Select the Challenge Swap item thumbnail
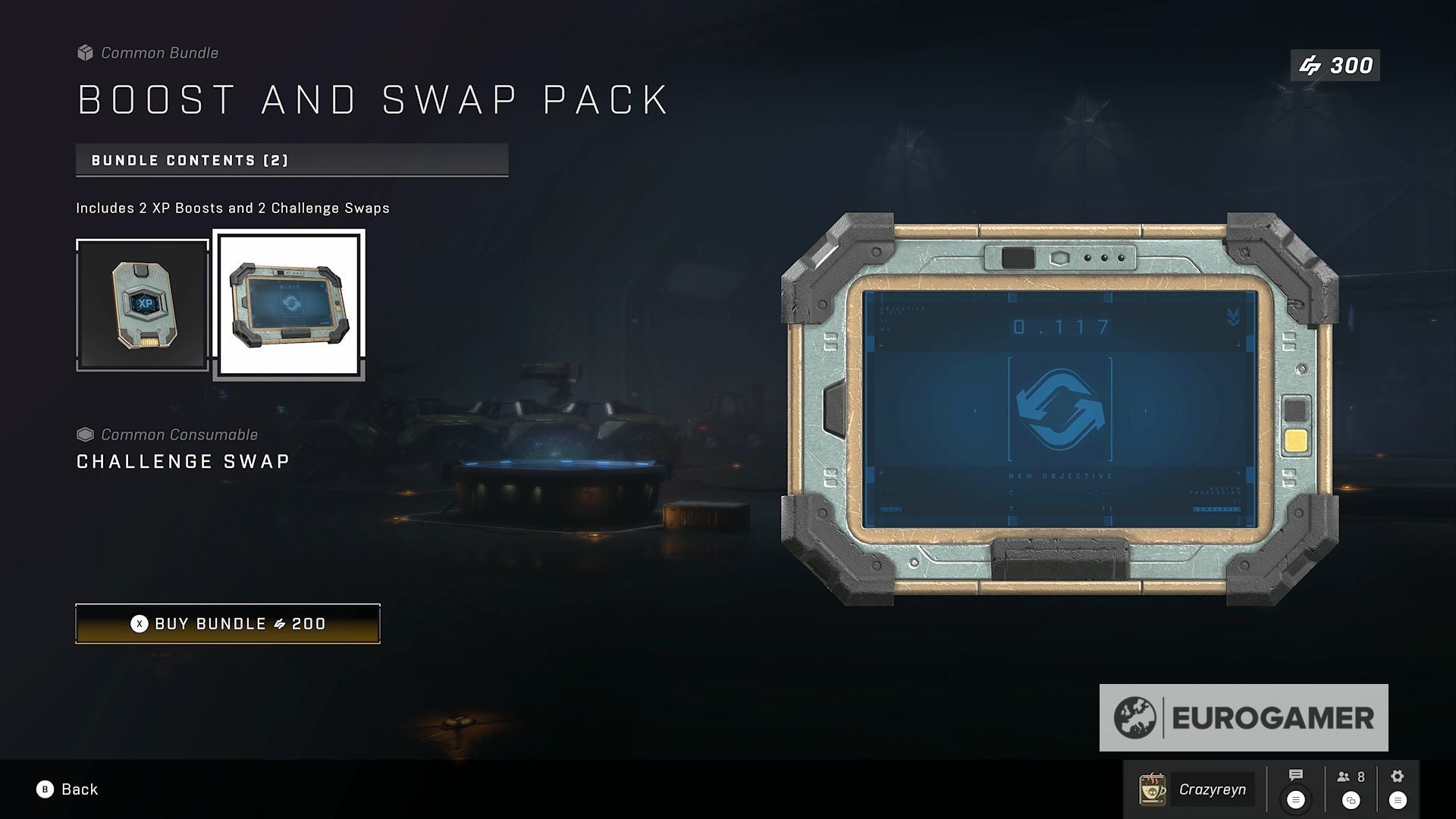This screenshot has width=1456, height=819. (x=289, y=305)
